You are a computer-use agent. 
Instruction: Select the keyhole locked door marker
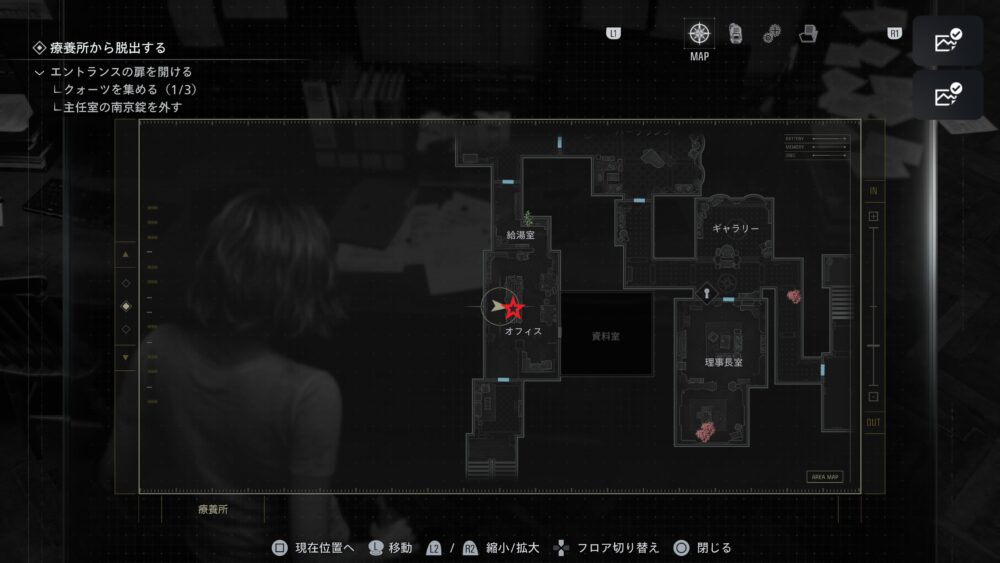coord(708,293)
